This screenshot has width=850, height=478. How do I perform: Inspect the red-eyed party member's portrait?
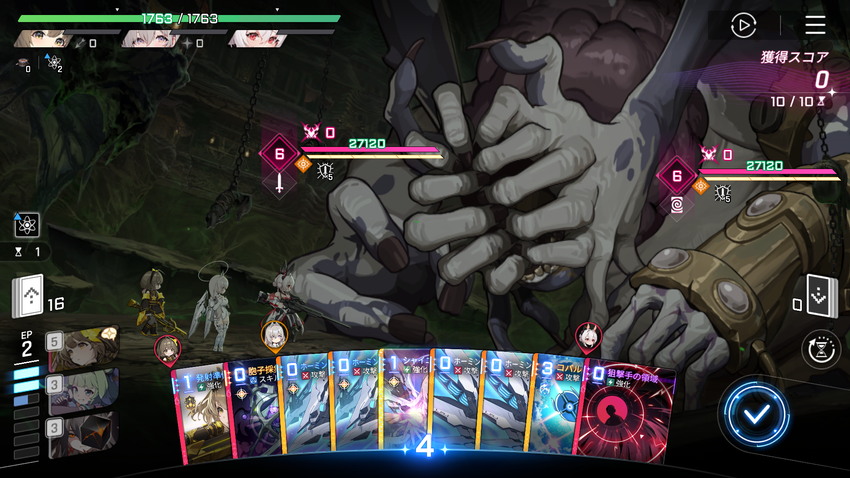(256, 39)
